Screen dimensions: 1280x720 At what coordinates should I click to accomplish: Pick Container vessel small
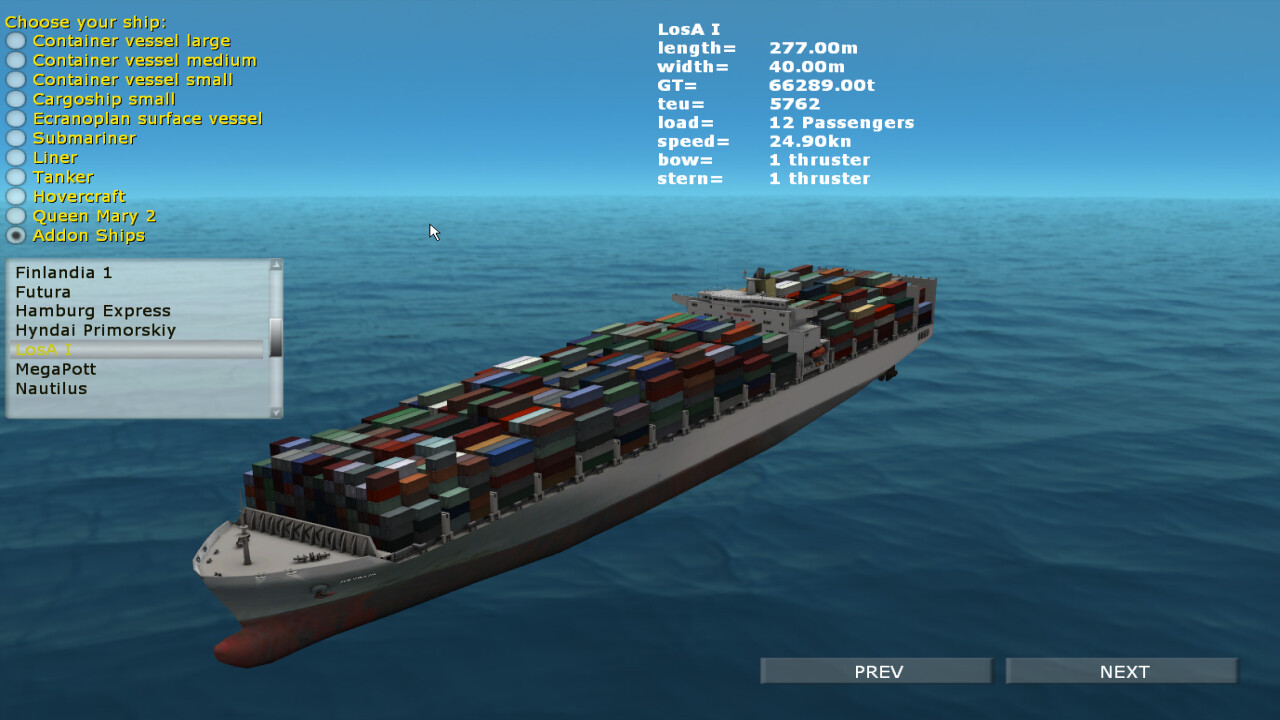tap(15, 80)
